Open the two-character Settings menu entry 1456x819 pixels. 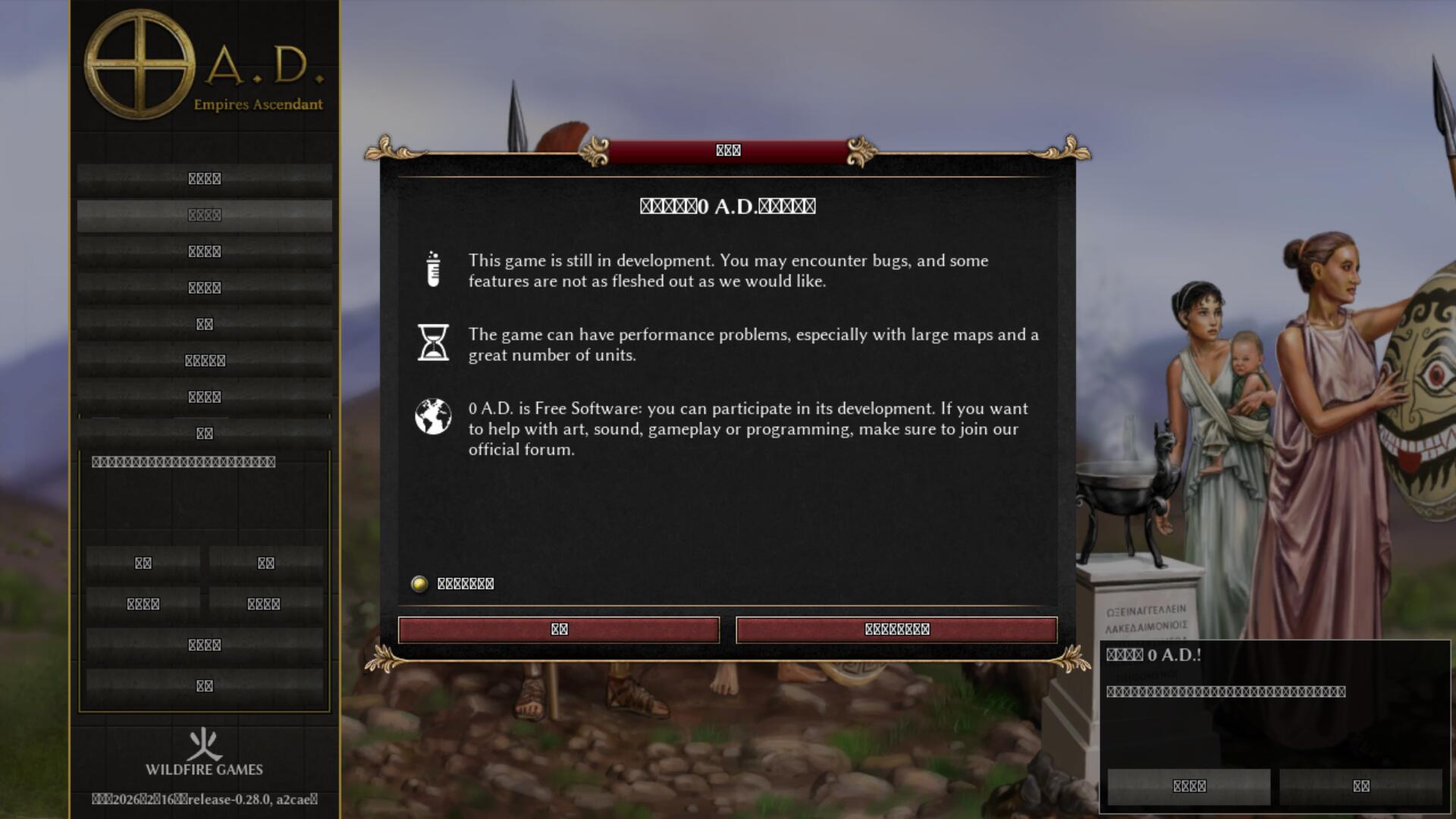pyautogui.click(x=204, y=325)
